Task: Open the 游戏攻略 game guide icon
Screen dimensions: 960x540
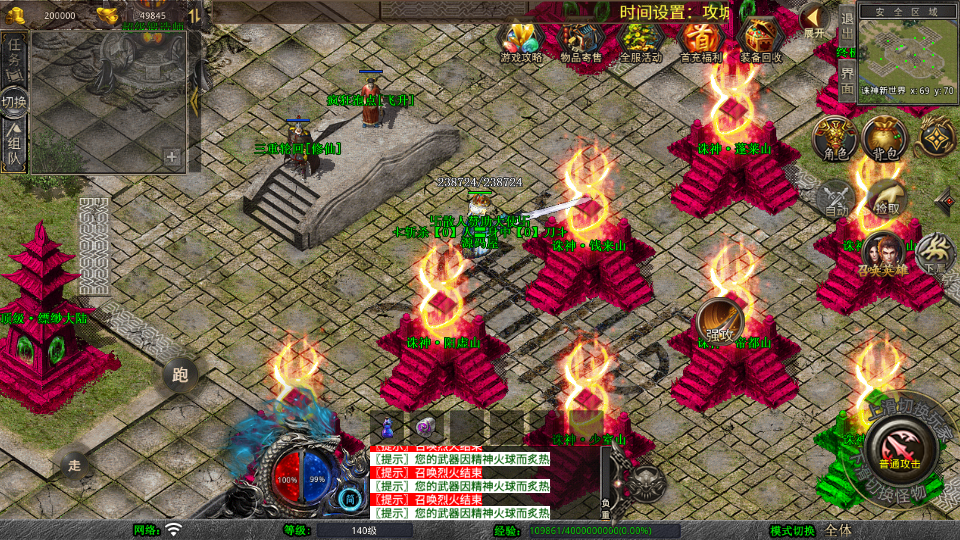Action: pos(521,41)
